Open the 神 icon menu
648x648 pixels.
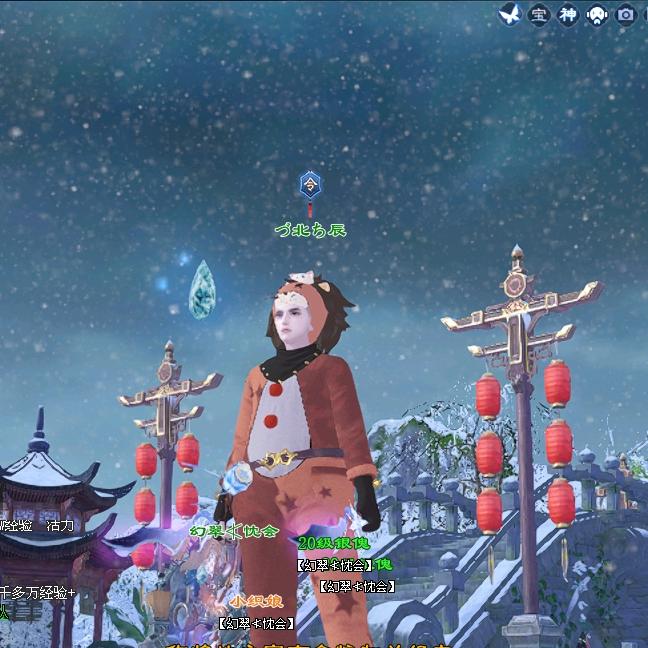tap(568, 15)
